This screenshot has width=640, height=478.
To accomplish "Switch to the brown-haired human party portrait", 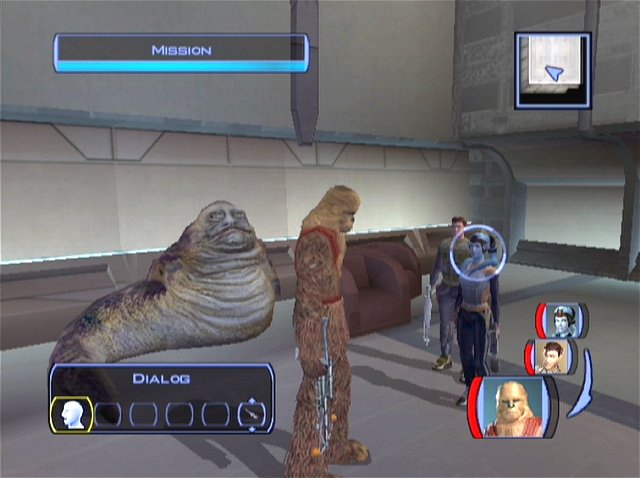I will (549, 356).
